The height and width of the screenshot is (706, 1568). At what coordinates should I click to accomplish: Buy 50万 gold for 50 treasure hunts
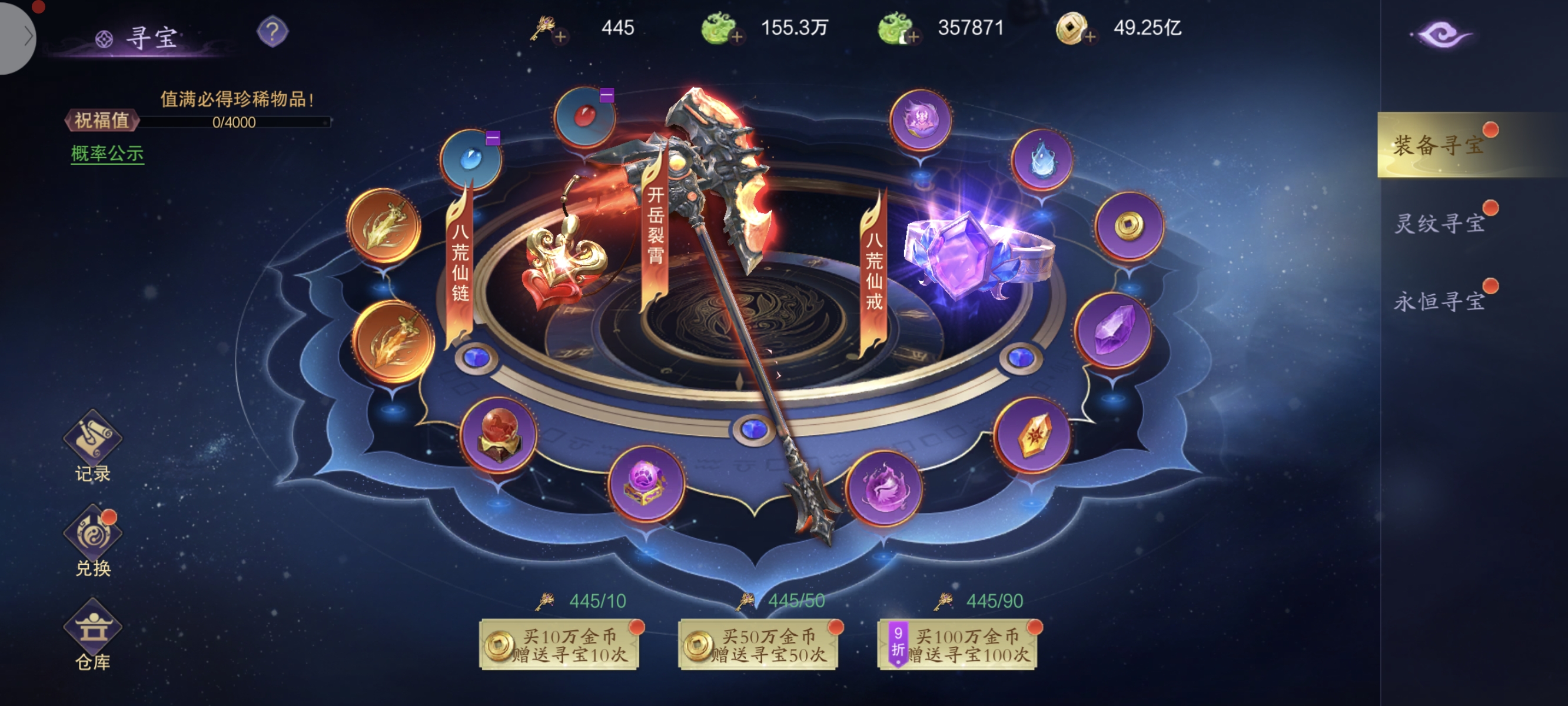coord(758,645)
